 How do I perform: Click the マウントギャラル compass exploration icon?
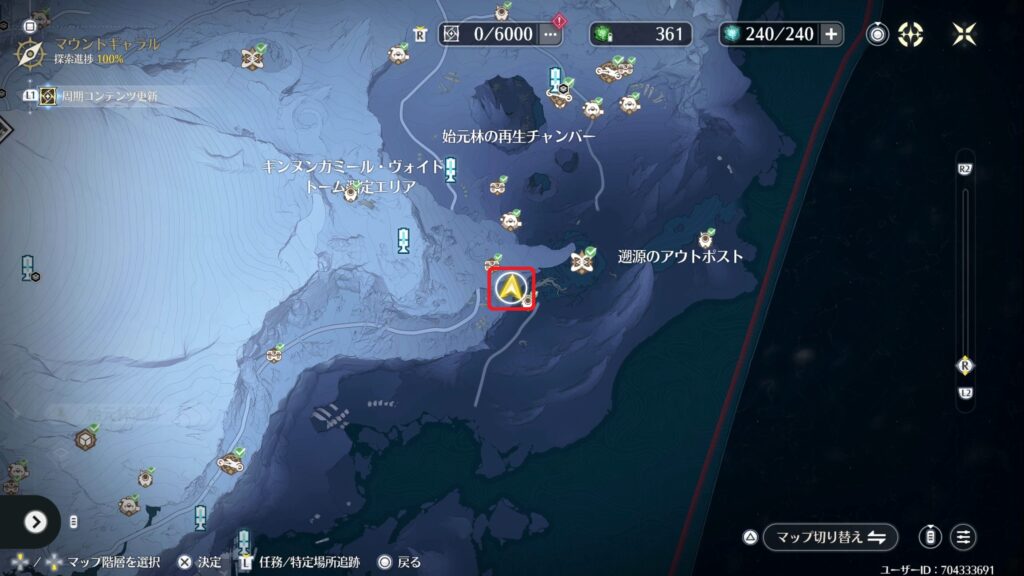pyautogui.click(x=30, y=50)
